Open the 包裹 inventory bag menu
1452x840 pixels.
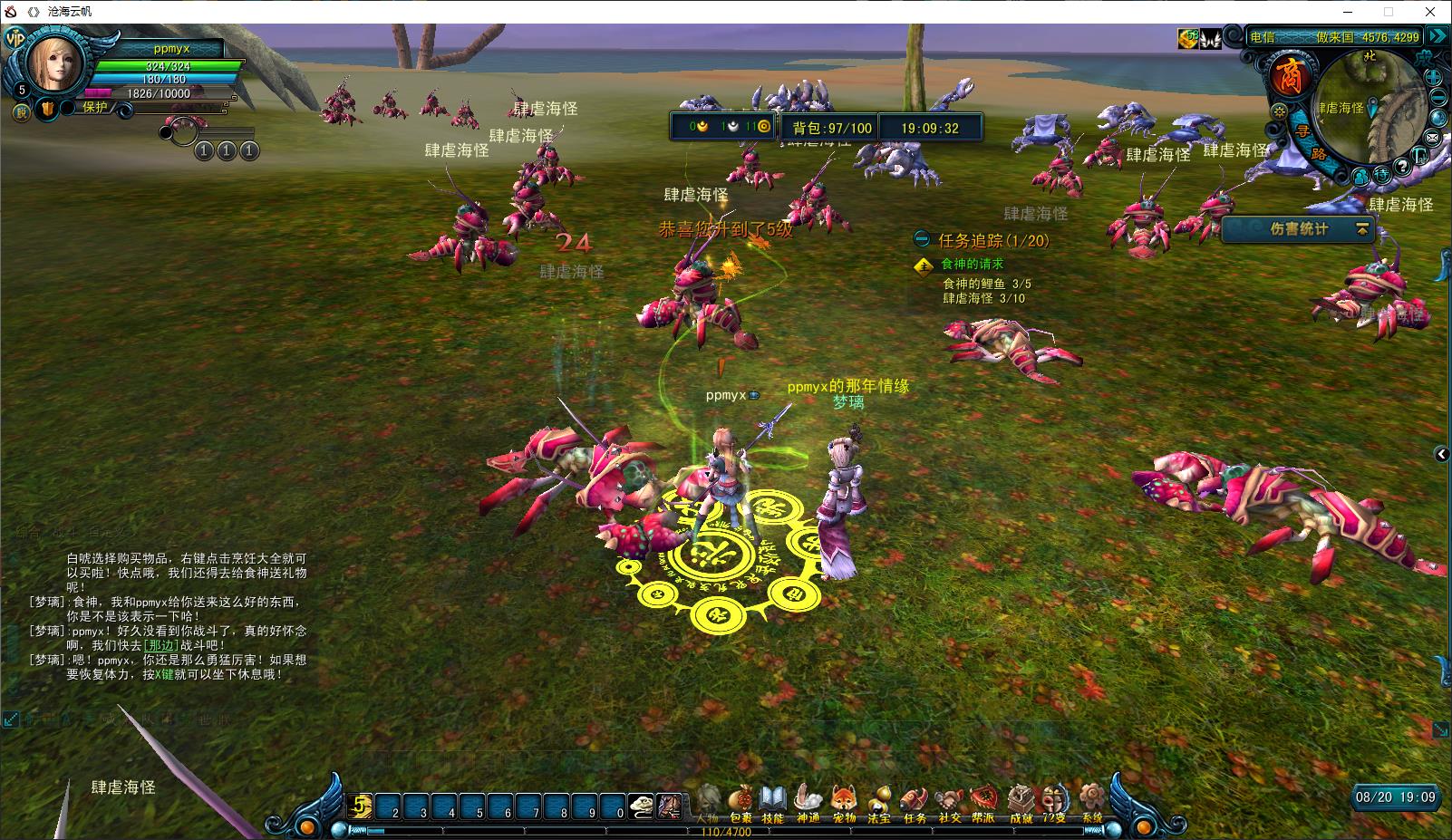[x=741, y=801]
